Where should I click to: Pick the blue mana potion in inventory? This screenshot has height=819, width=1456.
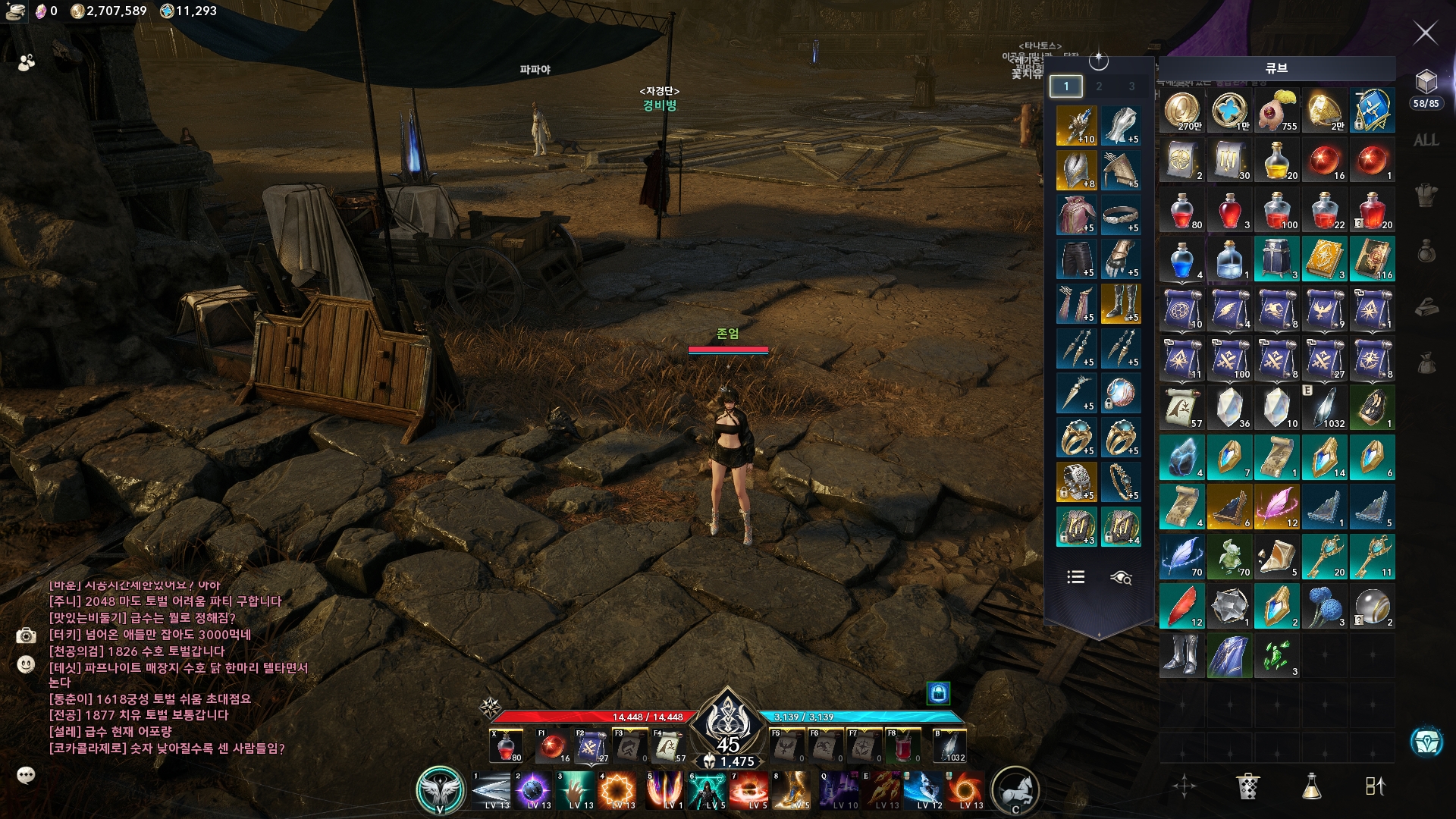[x=1182, y=260]
